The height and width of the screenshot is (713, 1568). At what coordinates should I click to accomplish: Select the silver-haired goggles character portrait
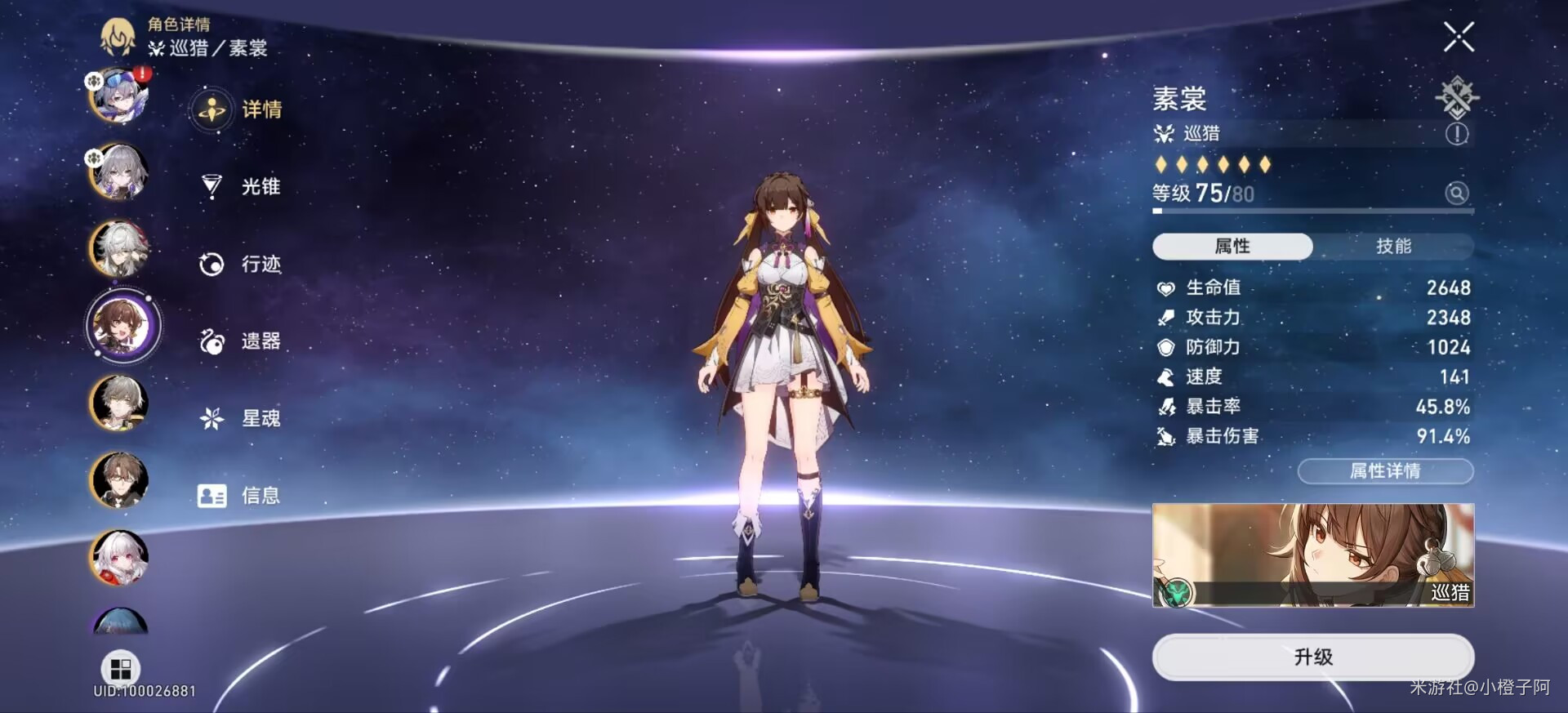coord(120,96)
